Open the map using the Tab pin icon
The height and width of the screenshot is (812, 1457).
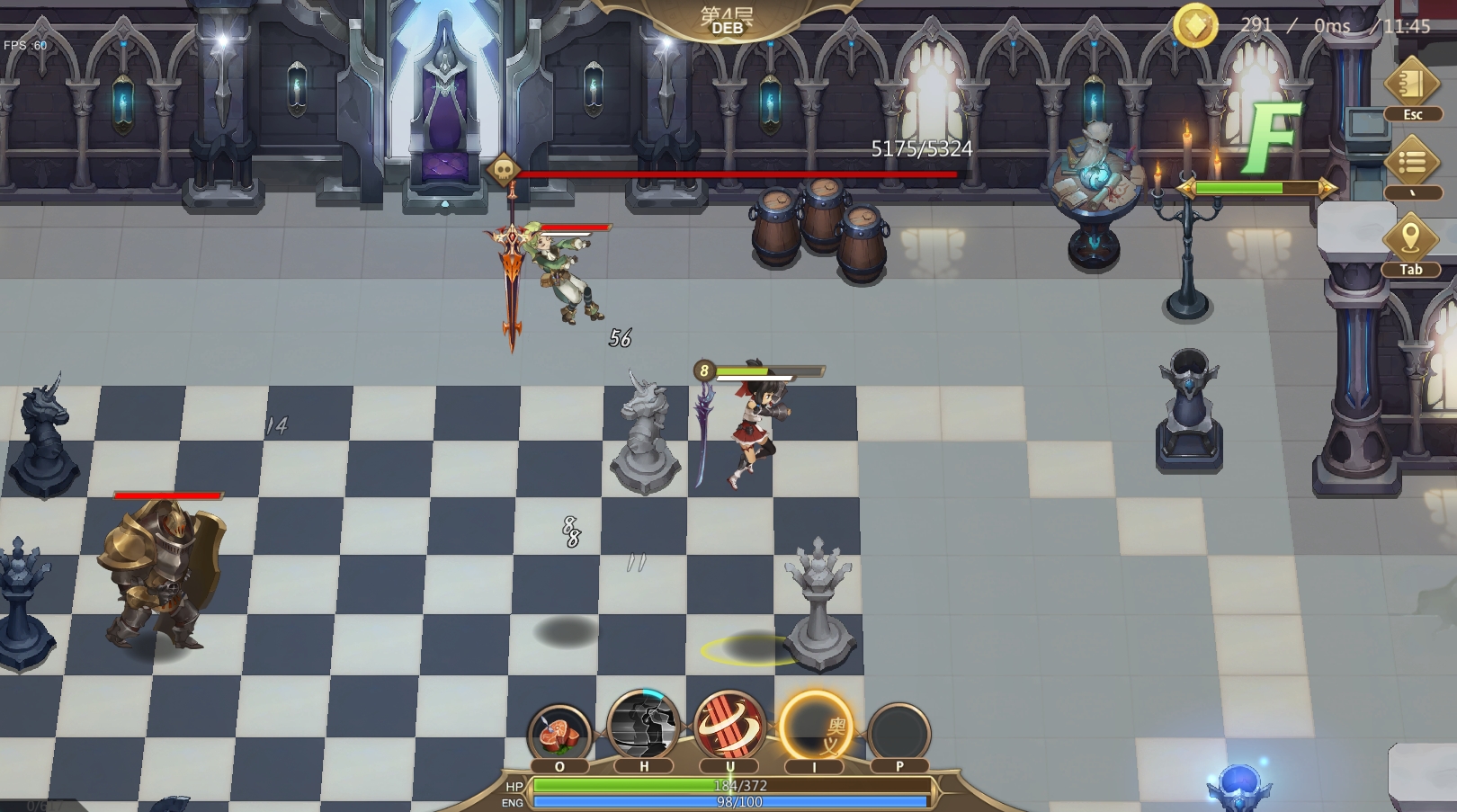(x=1409, y=236)
